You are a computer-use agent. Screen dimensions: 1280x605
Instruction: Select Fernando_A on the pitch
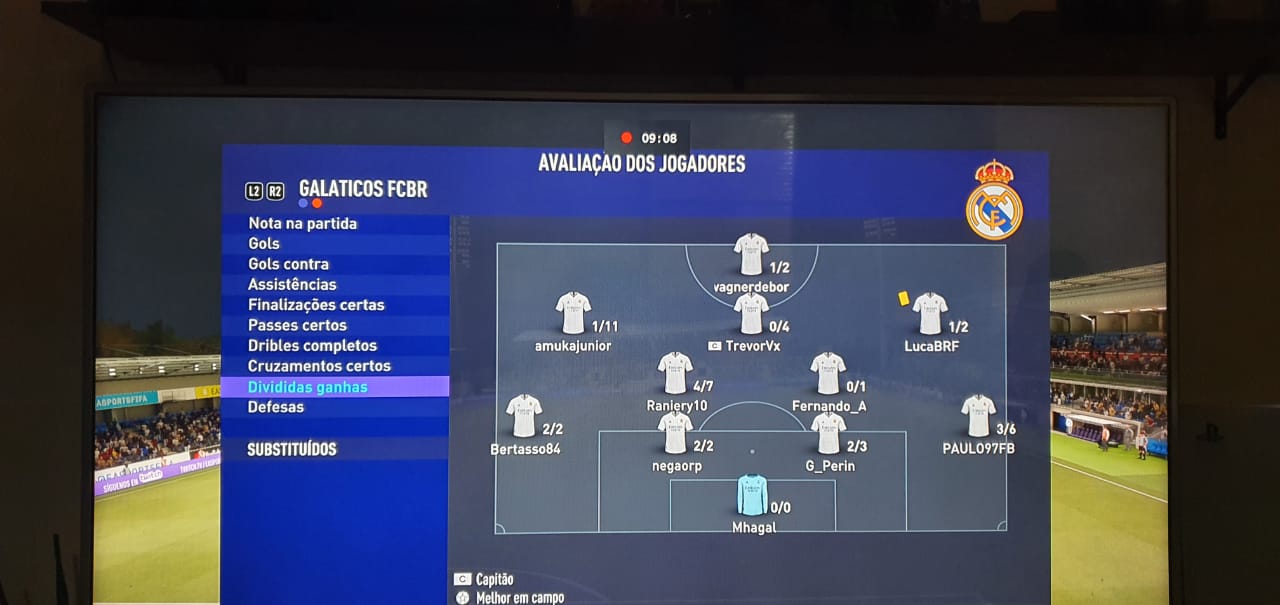tap(828, 372)
